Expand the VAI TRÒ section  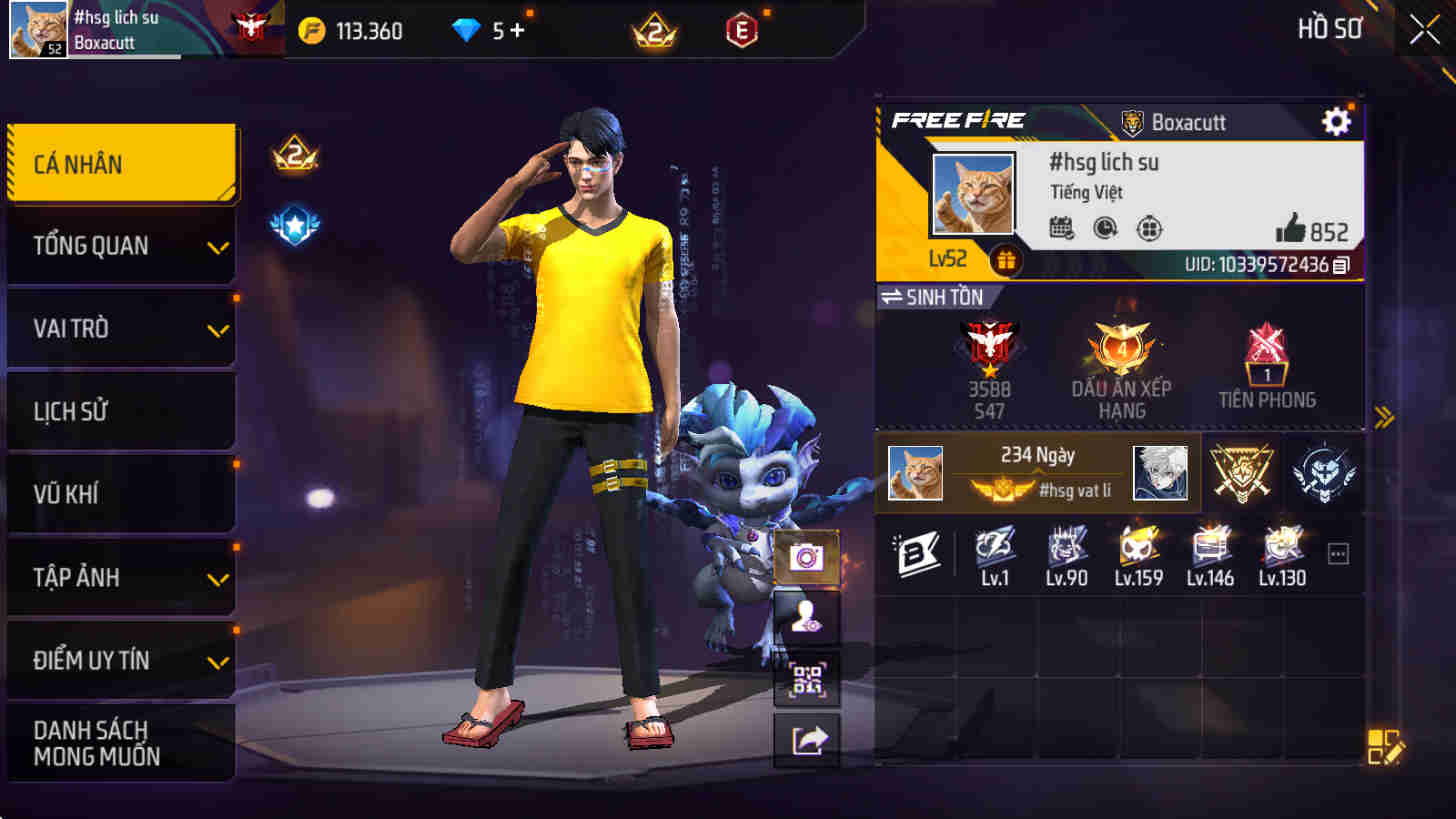coord(121,328)
